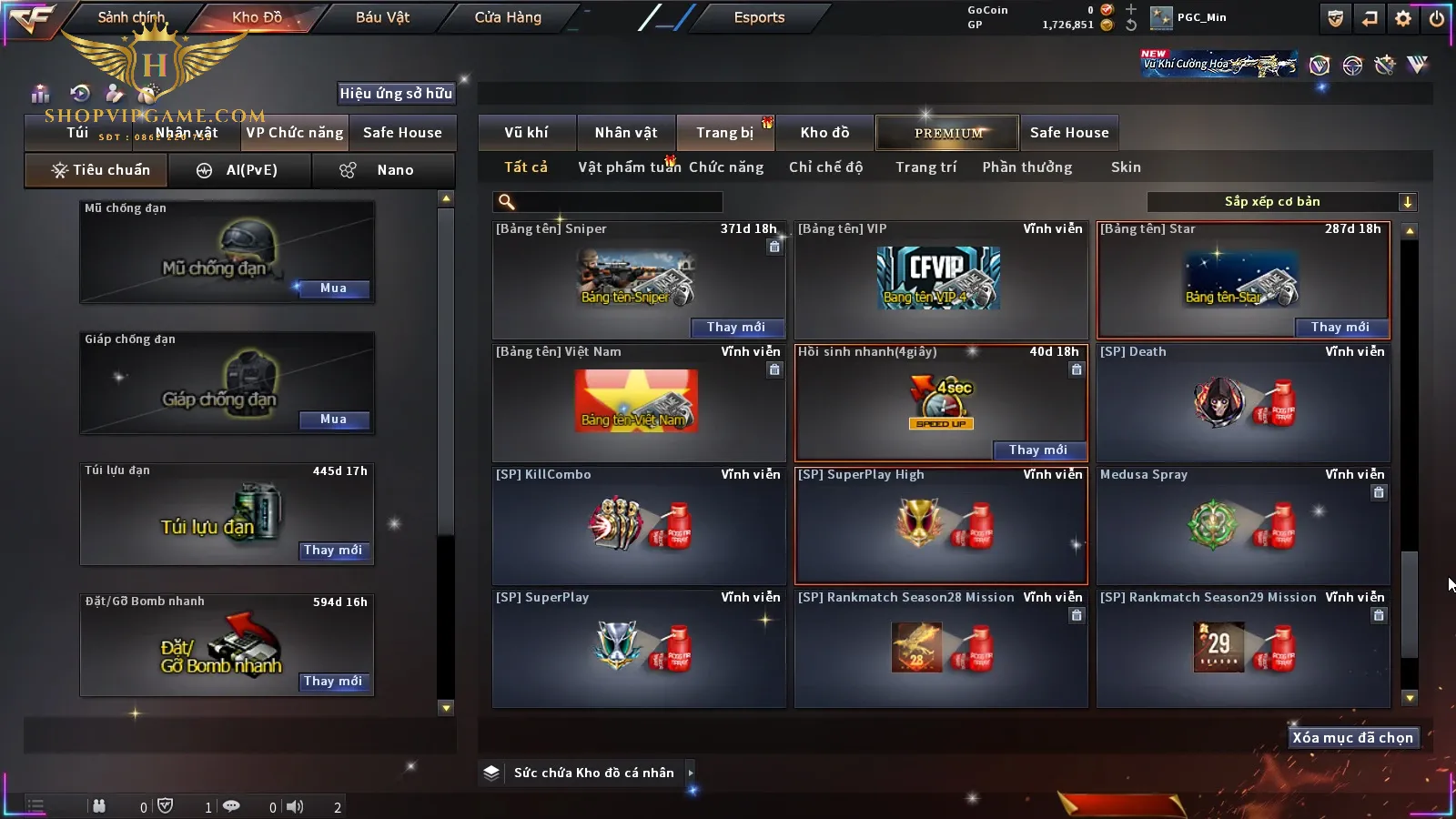Filter items by Phần thưởng

tap(1026, 167)
